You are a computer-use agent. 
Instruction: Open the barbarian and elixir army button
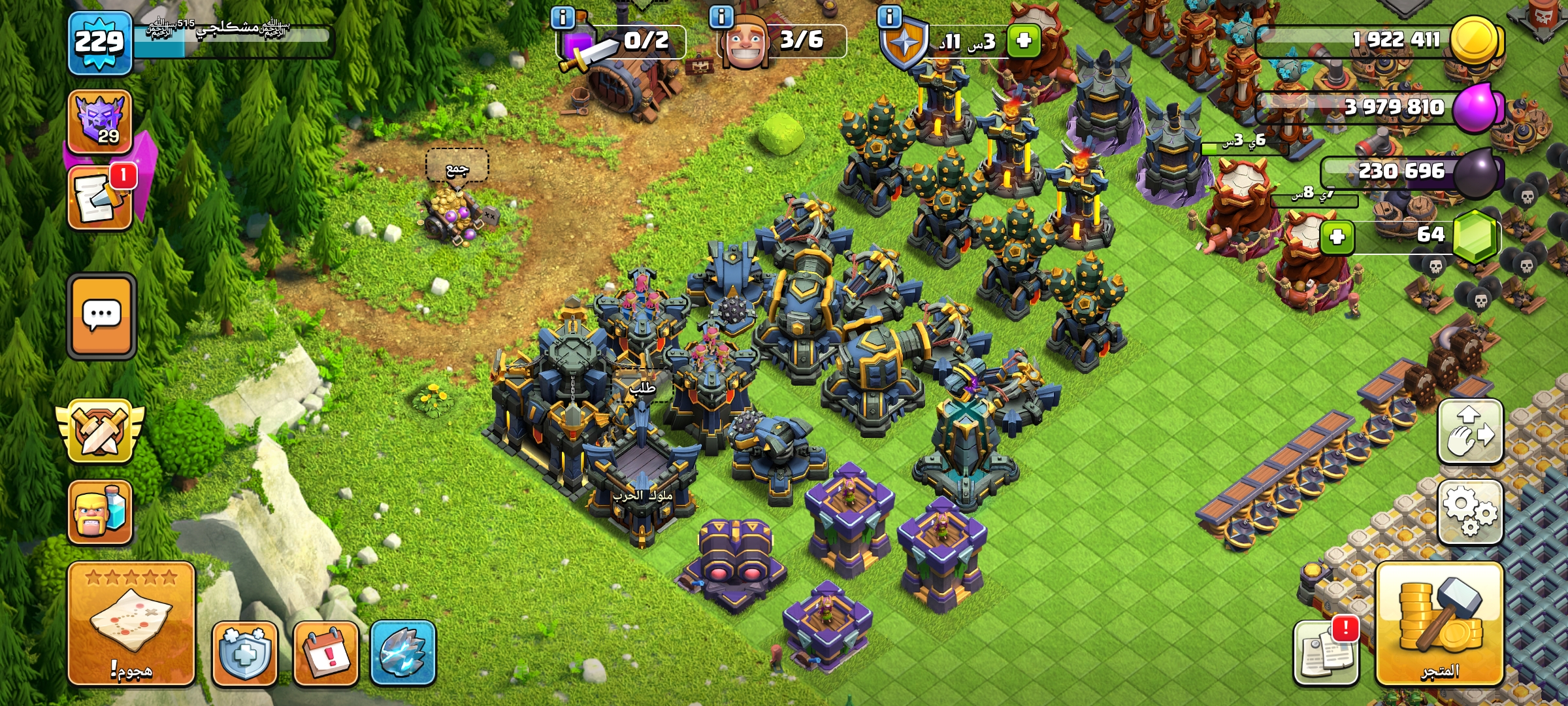tap(100, 512)
